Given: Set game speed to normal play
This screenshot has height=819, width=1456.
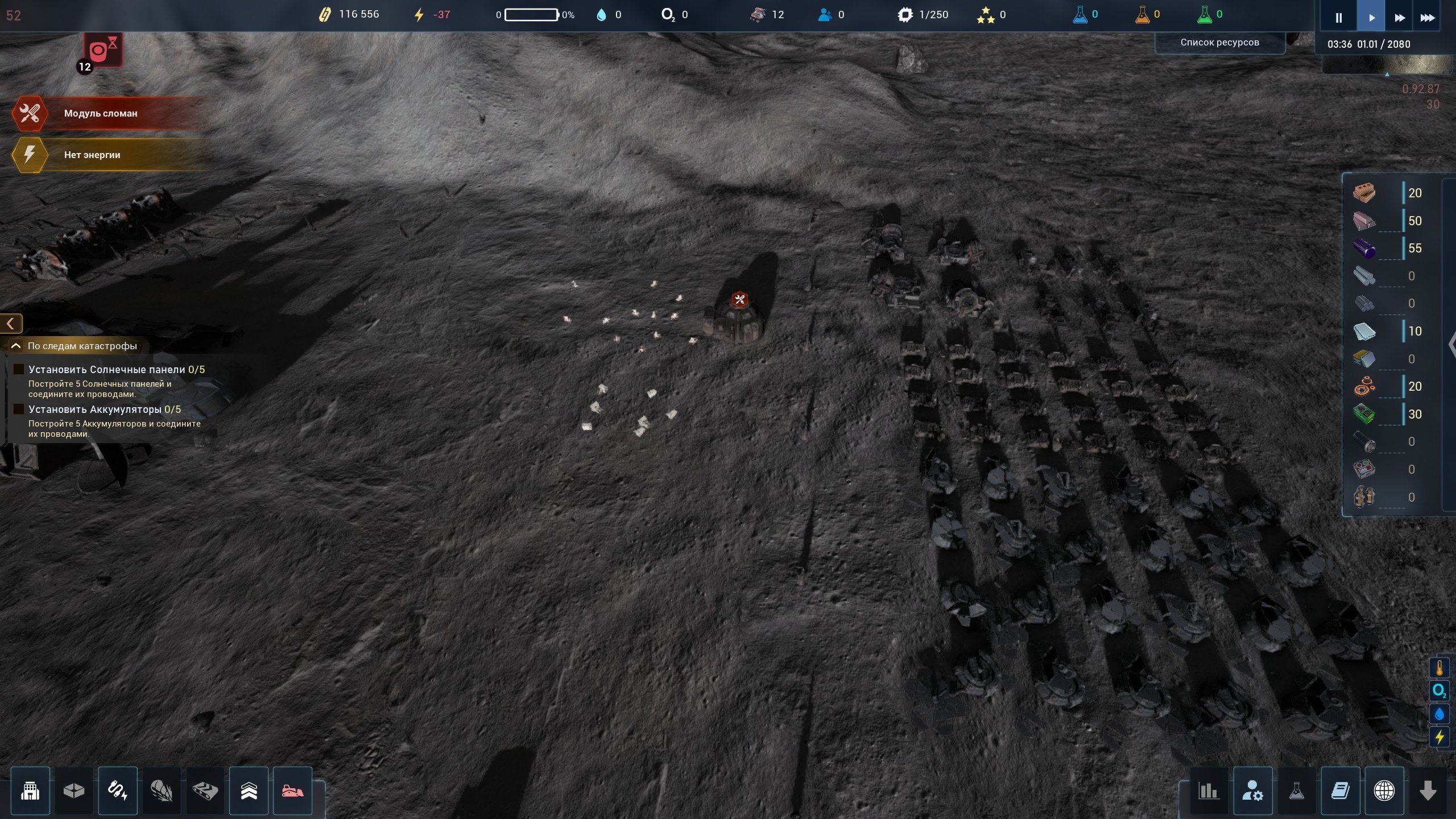Looking at the screenshot, I should [x=1371, y=18].
